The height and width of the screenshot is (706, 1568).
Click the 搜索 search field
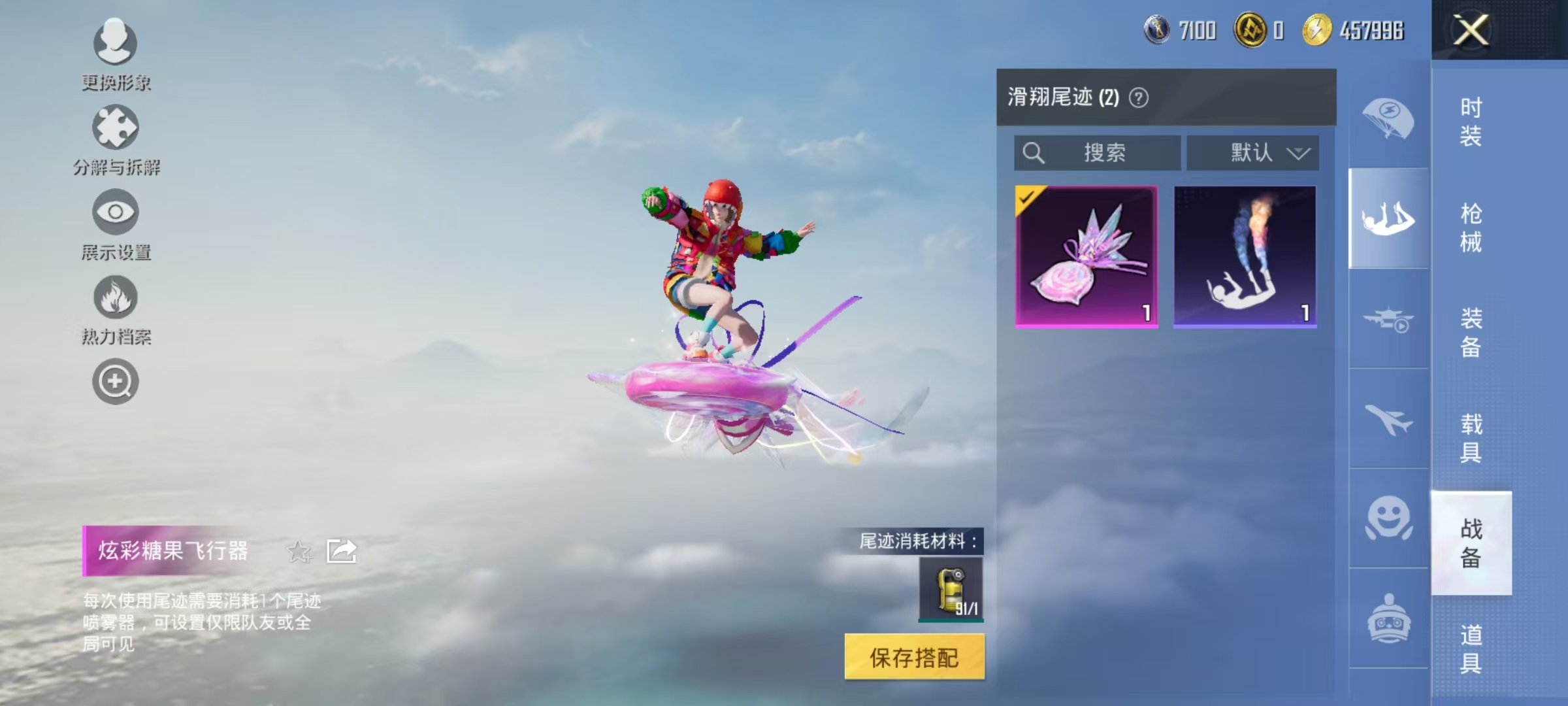1098,152
